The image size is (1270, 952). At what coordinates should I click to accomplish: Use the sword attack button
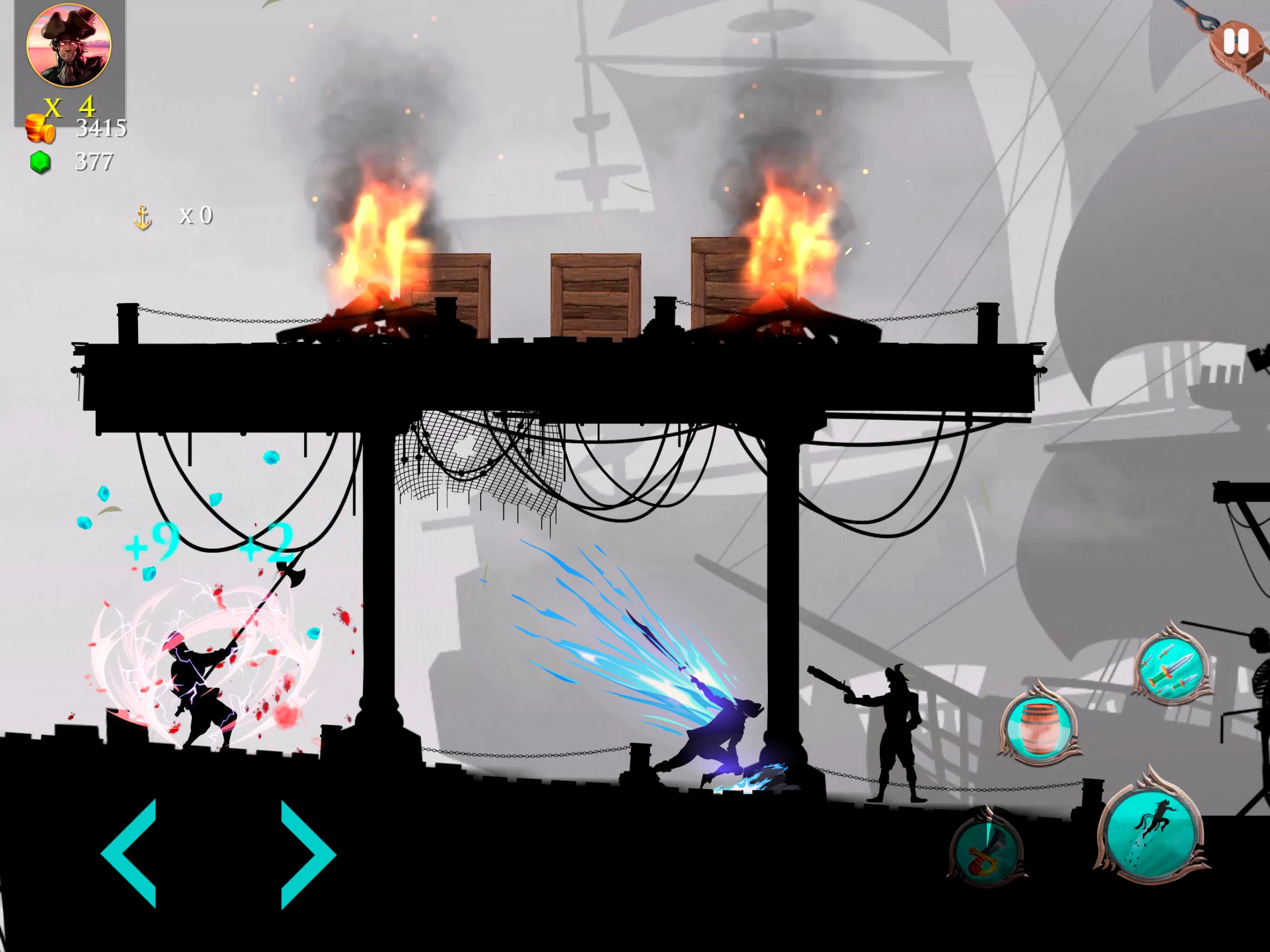(x=986, y=850)
